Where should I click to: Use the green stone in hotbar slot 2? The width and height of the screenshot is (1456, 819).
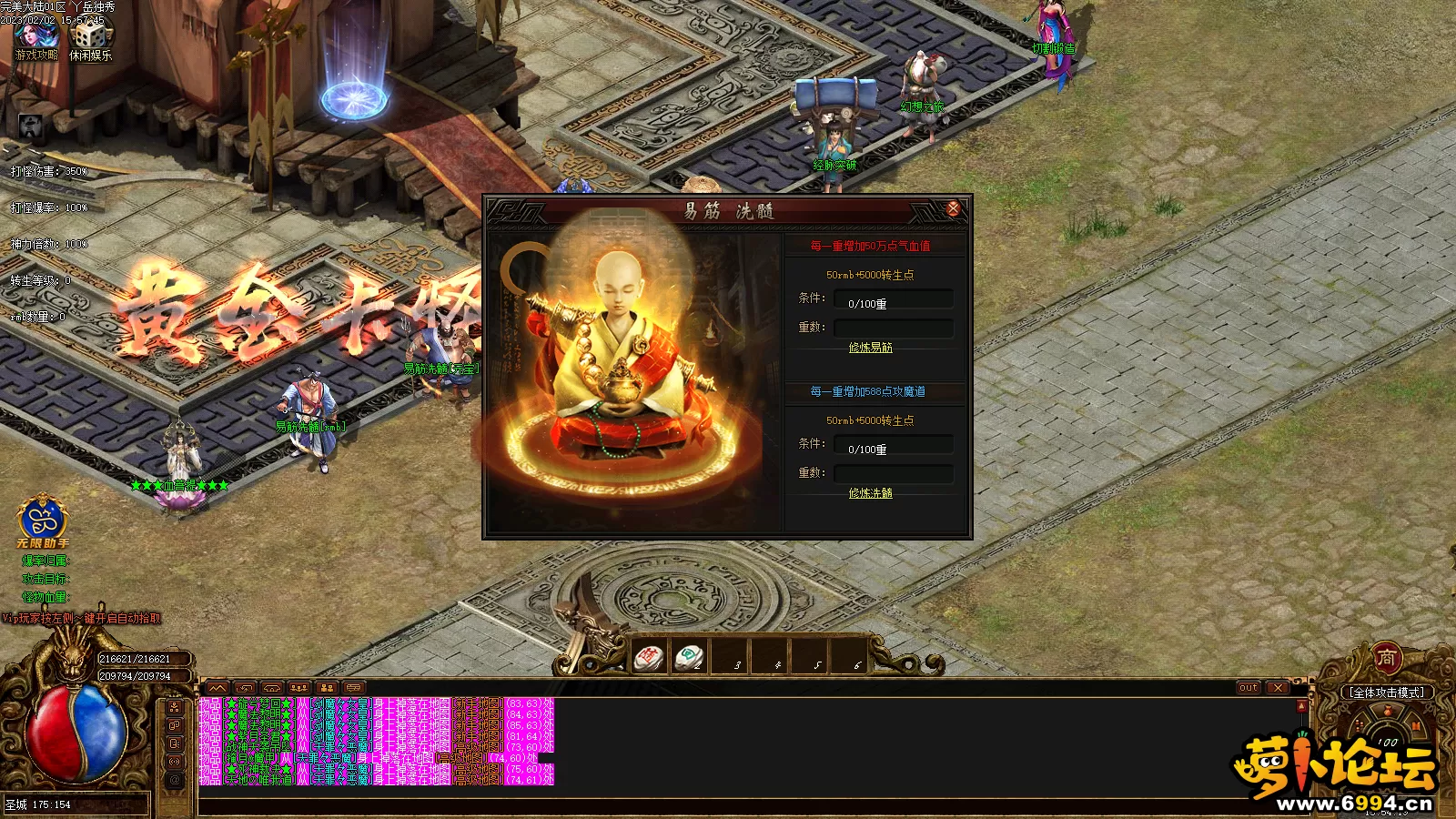(x=689, y=656)
